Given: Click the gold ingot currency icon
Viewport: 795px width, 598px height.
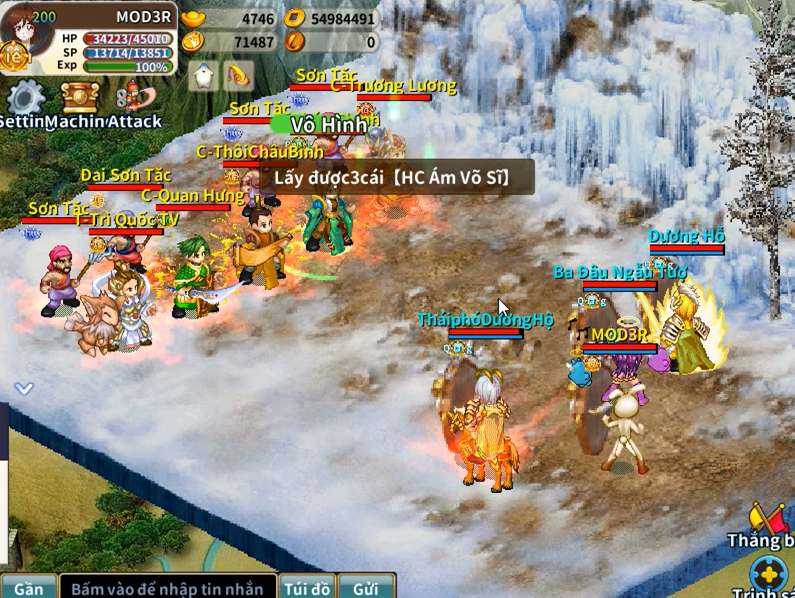Looking at the screenshot, I should (193, 18).
